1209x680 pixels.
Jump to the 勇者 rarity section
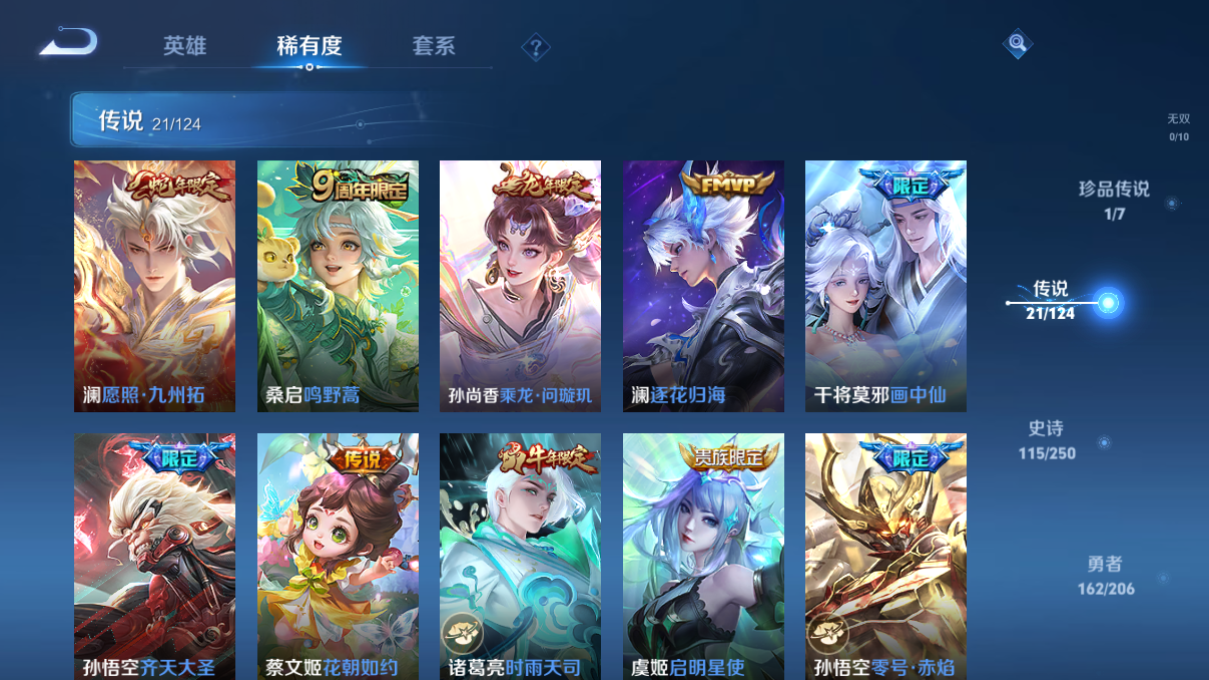click(x=1106, y=576)
